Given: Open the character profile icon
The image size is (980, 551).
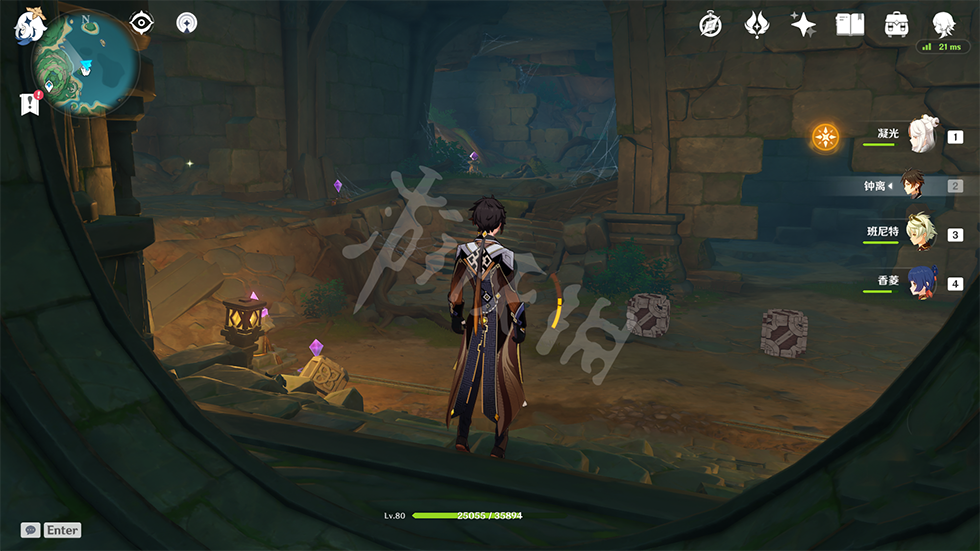Looking at the screenshot, I should tap(942, 24).
